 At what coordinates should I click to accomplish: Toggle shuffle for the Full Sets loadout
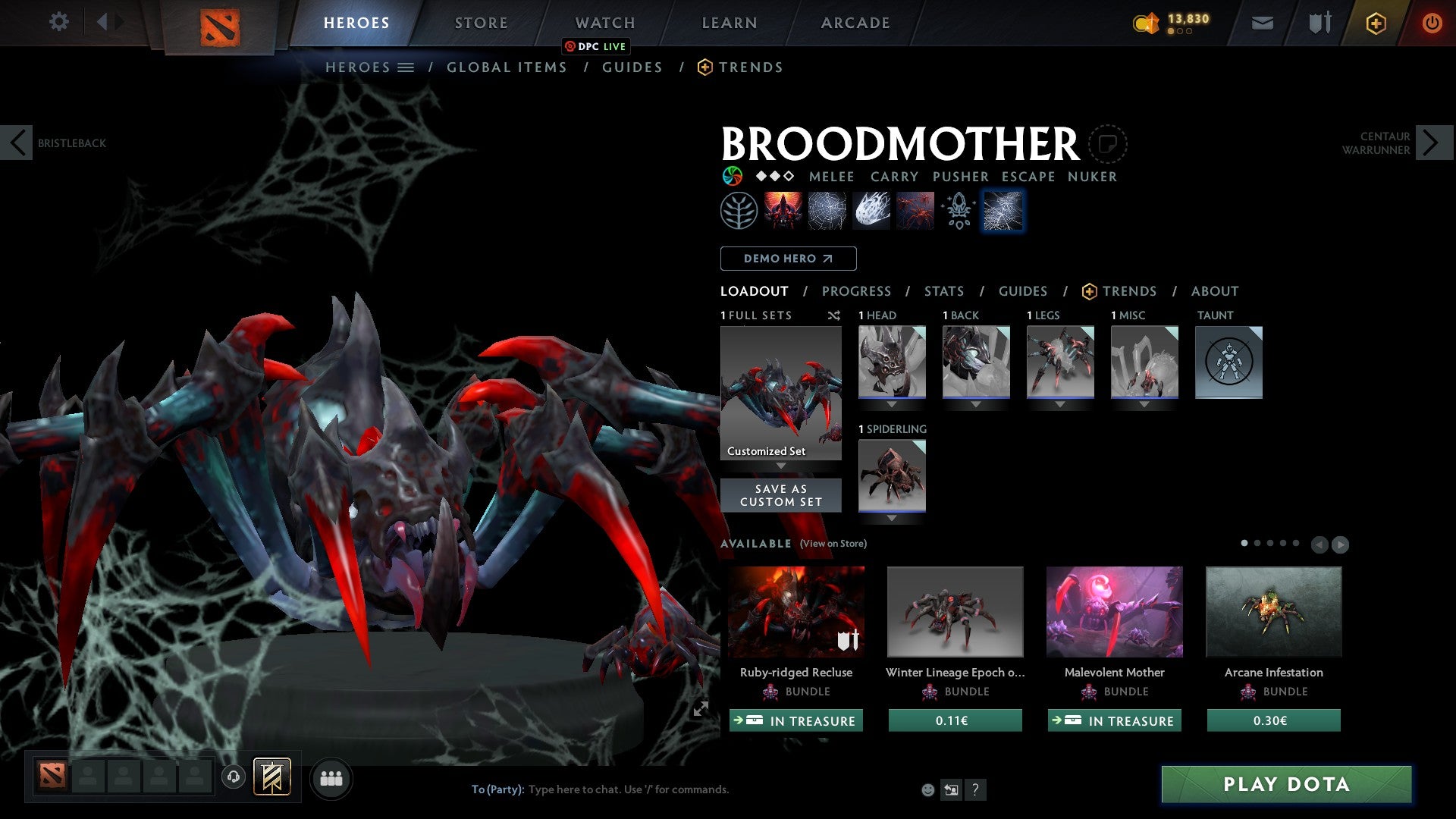tap(833, 316)
